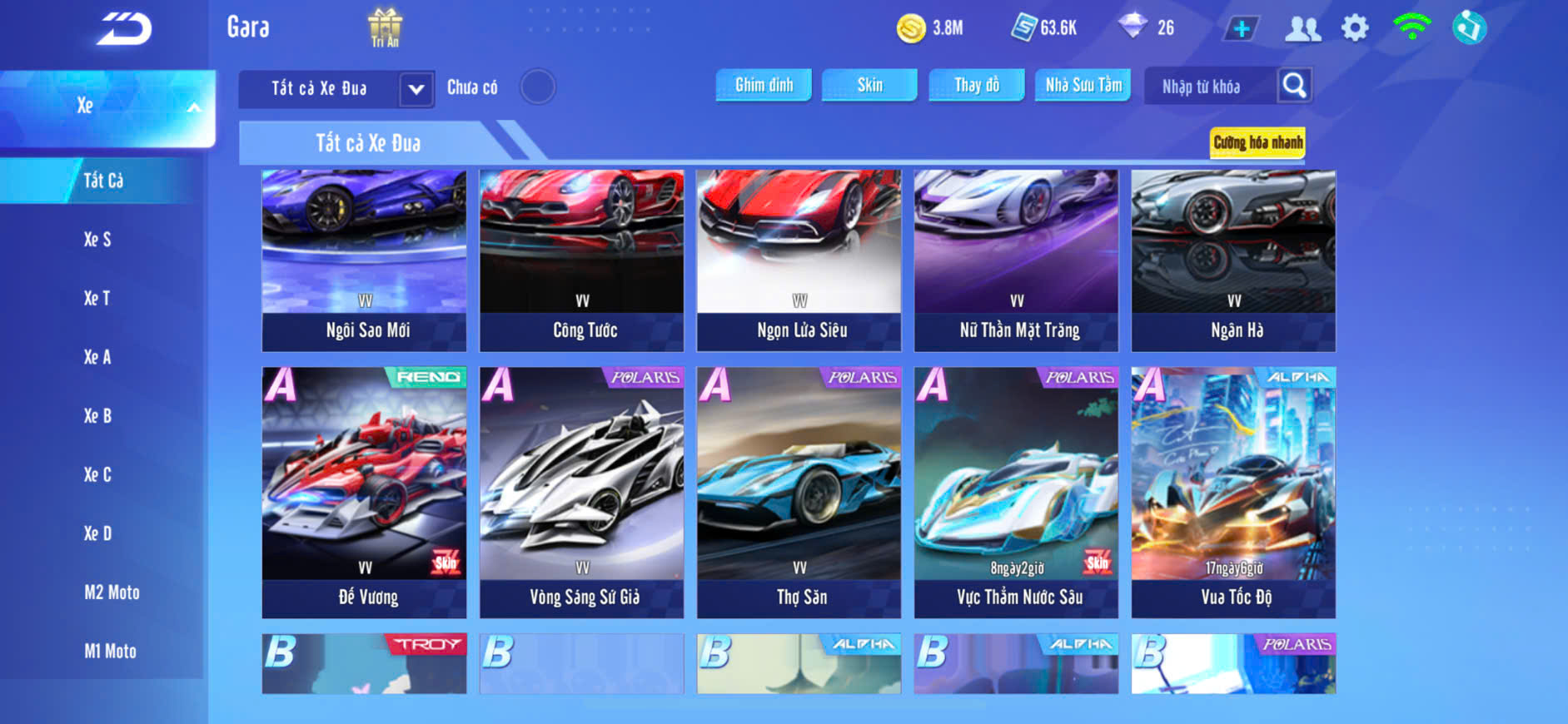Screen dimensions: 1568x724
Task: Open the Skin section
Action: [x=869, y=85]
